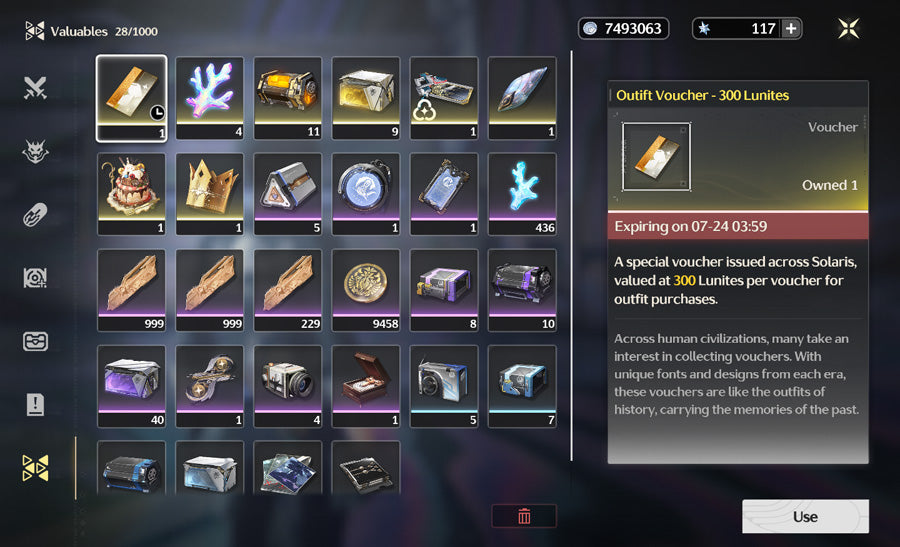Switch to the demon mask echoes tab
Viewport: 900px width, 547px height.
coord(36,151)
